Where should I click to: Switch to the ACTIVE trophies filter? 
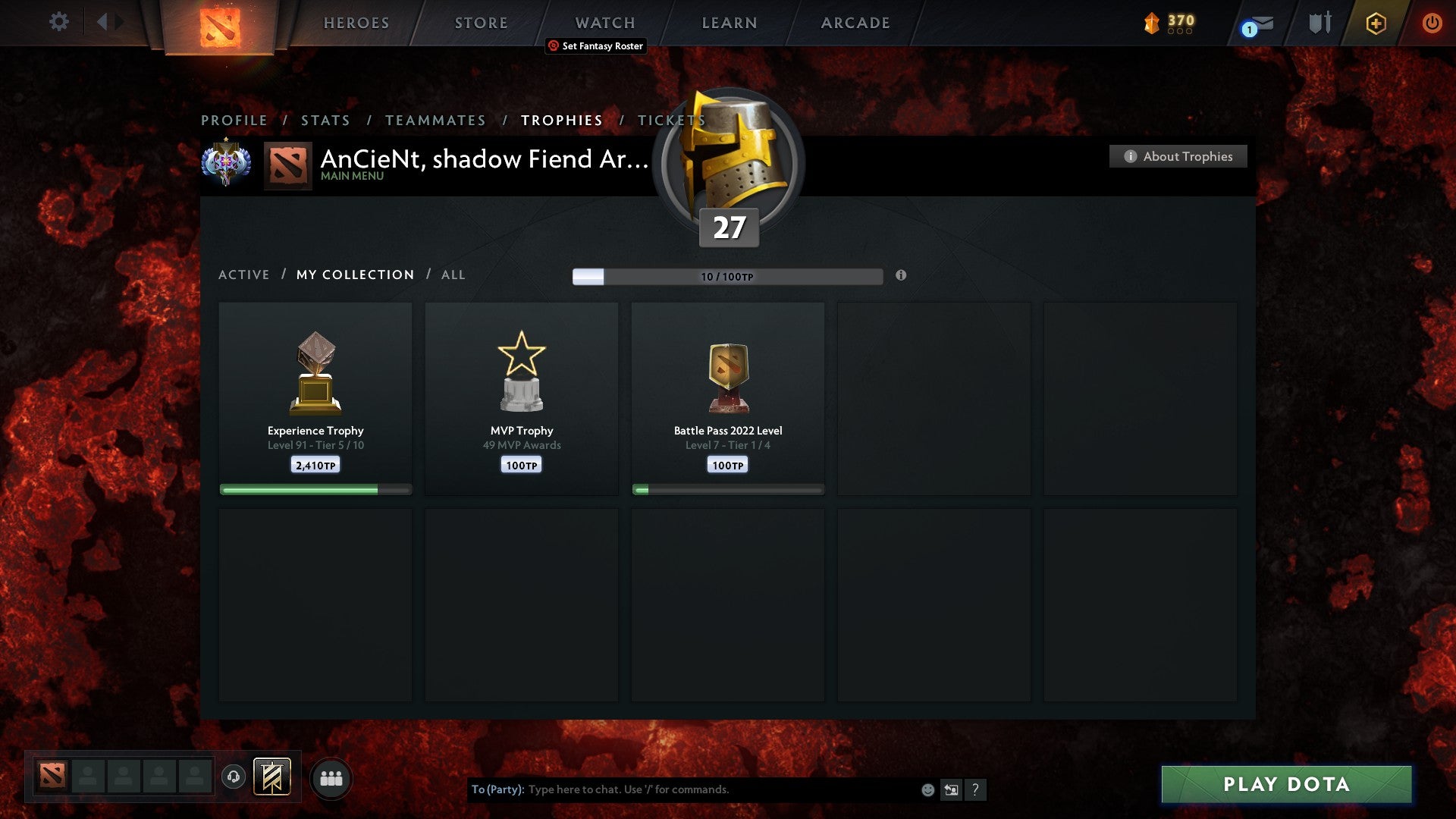click(244, 275)
